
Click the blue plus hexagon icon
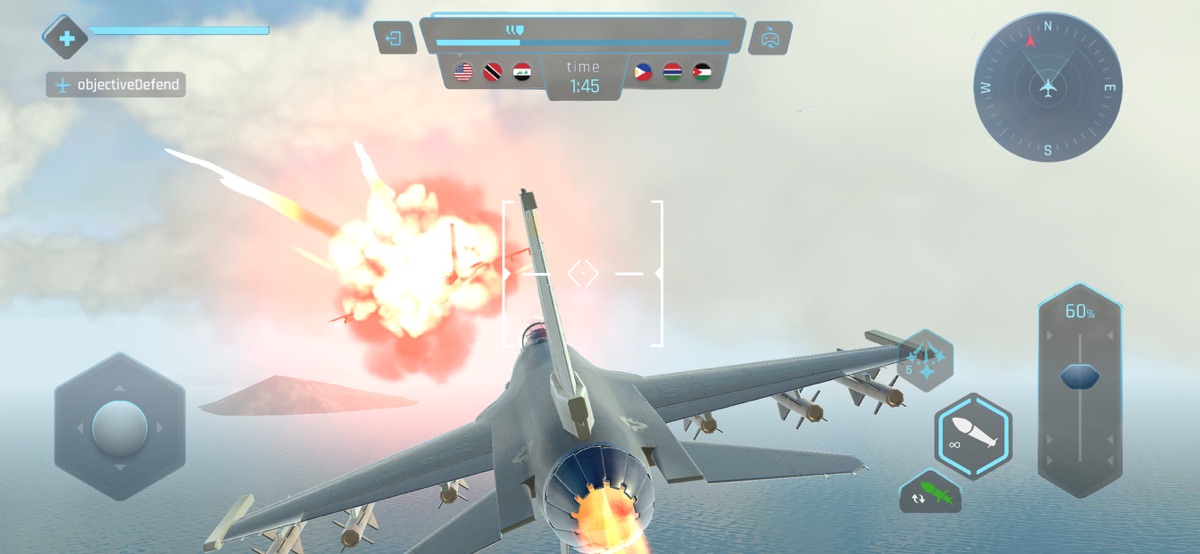click(66, 39)
